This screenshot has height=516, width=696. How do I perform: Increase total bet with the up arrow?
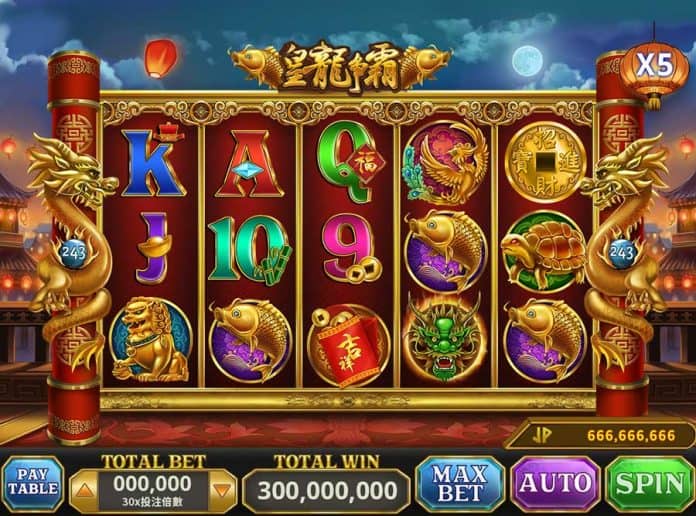click(84, 490)
